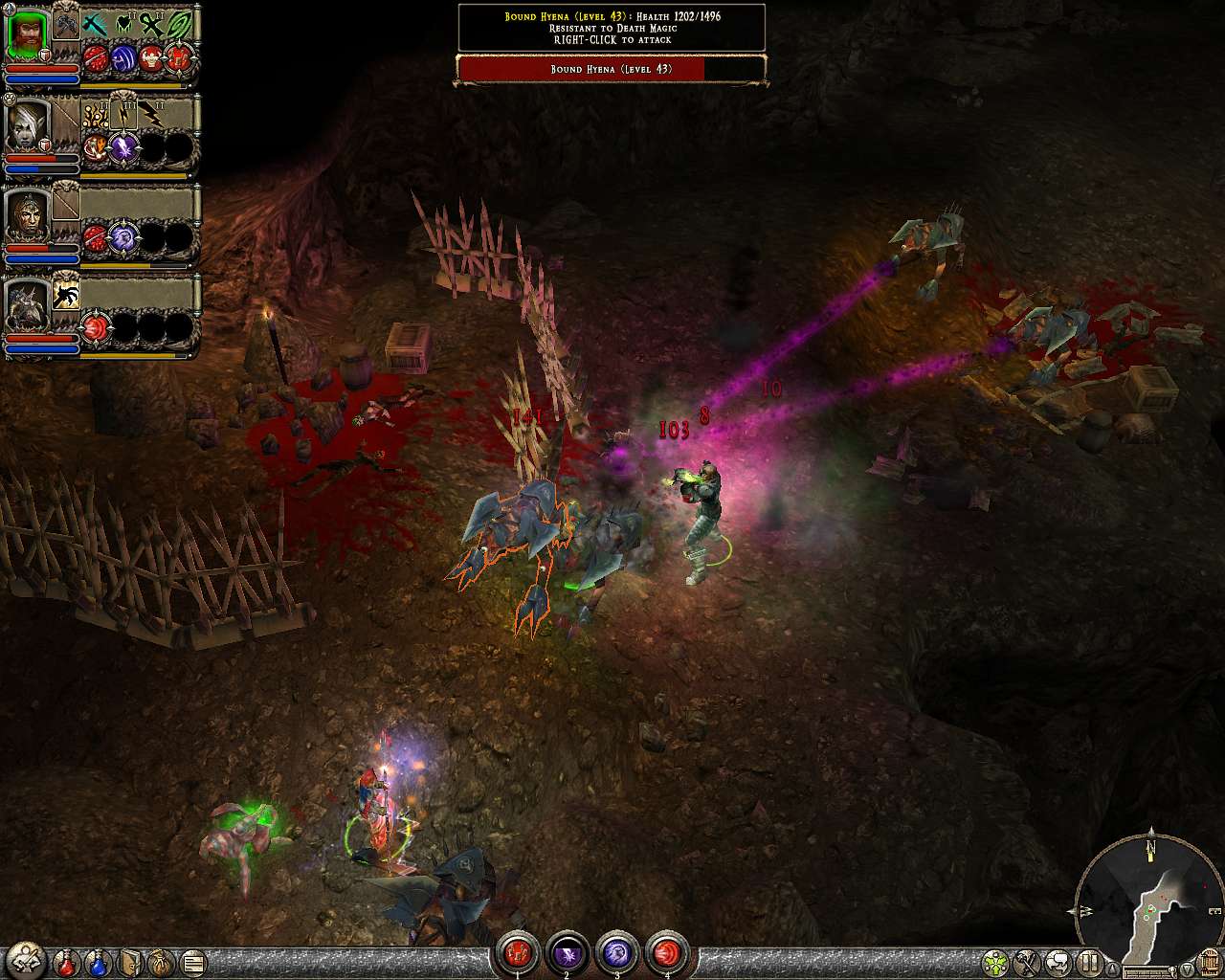The width and height of the screenshot is (1225, 980).
Task: Trigger the blue swirl power in slot 3
Action: [x=616, y=952]
